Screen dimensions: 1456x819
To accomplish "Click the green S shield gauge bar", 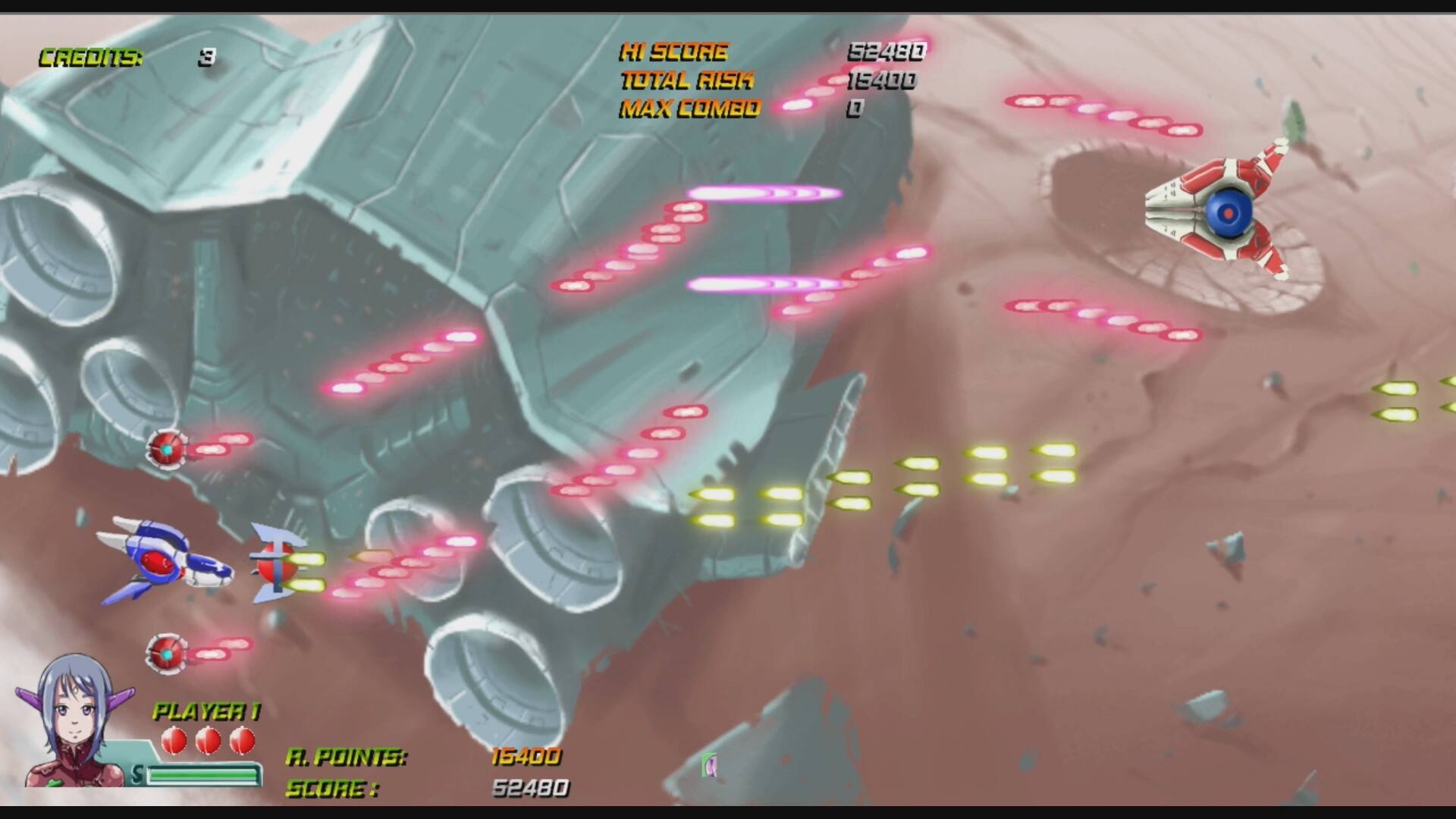I will 201,775.
